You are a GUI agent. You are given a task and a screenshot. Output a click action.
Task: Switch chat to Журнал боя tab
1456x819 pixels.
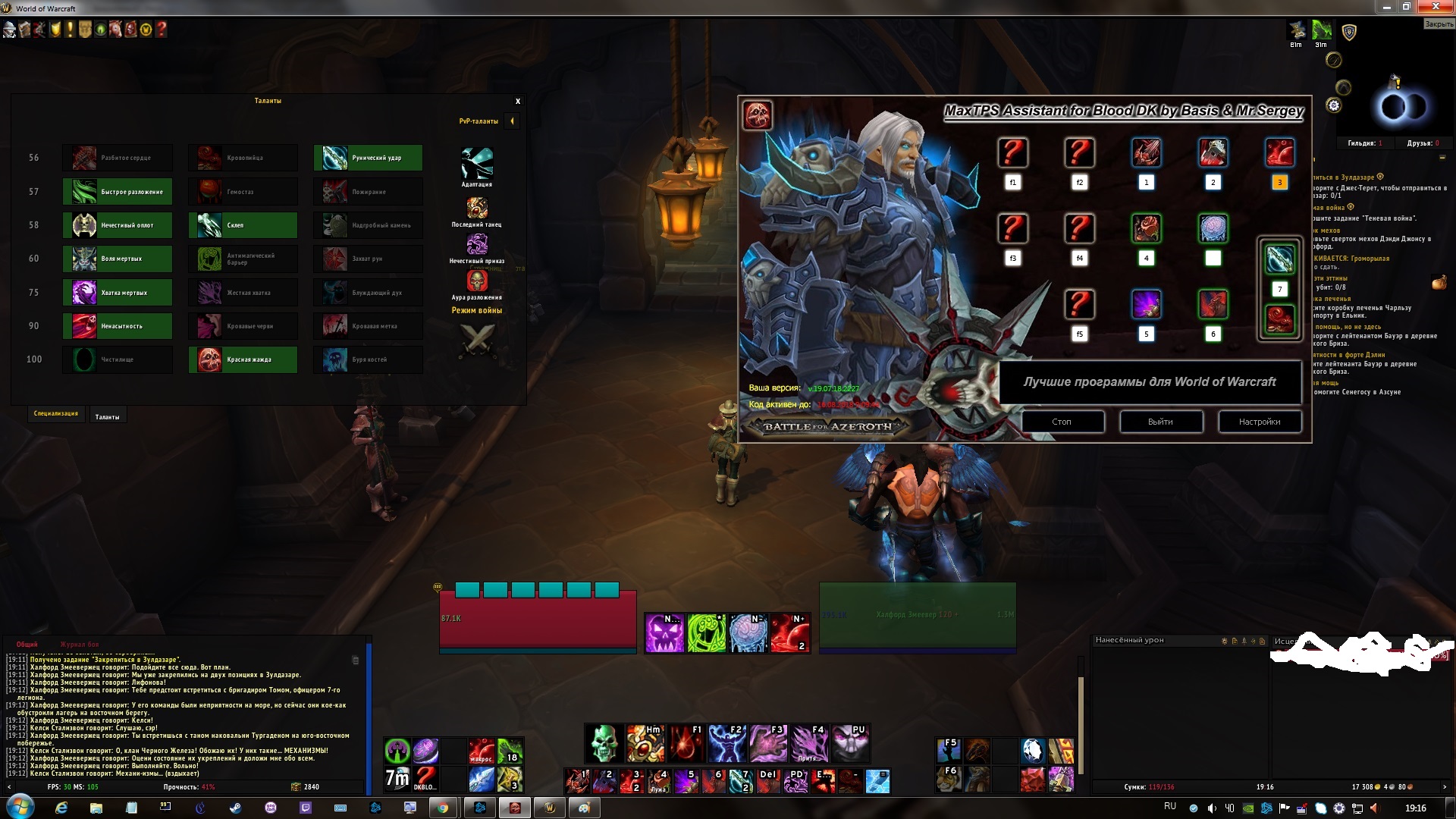point(80,645)
